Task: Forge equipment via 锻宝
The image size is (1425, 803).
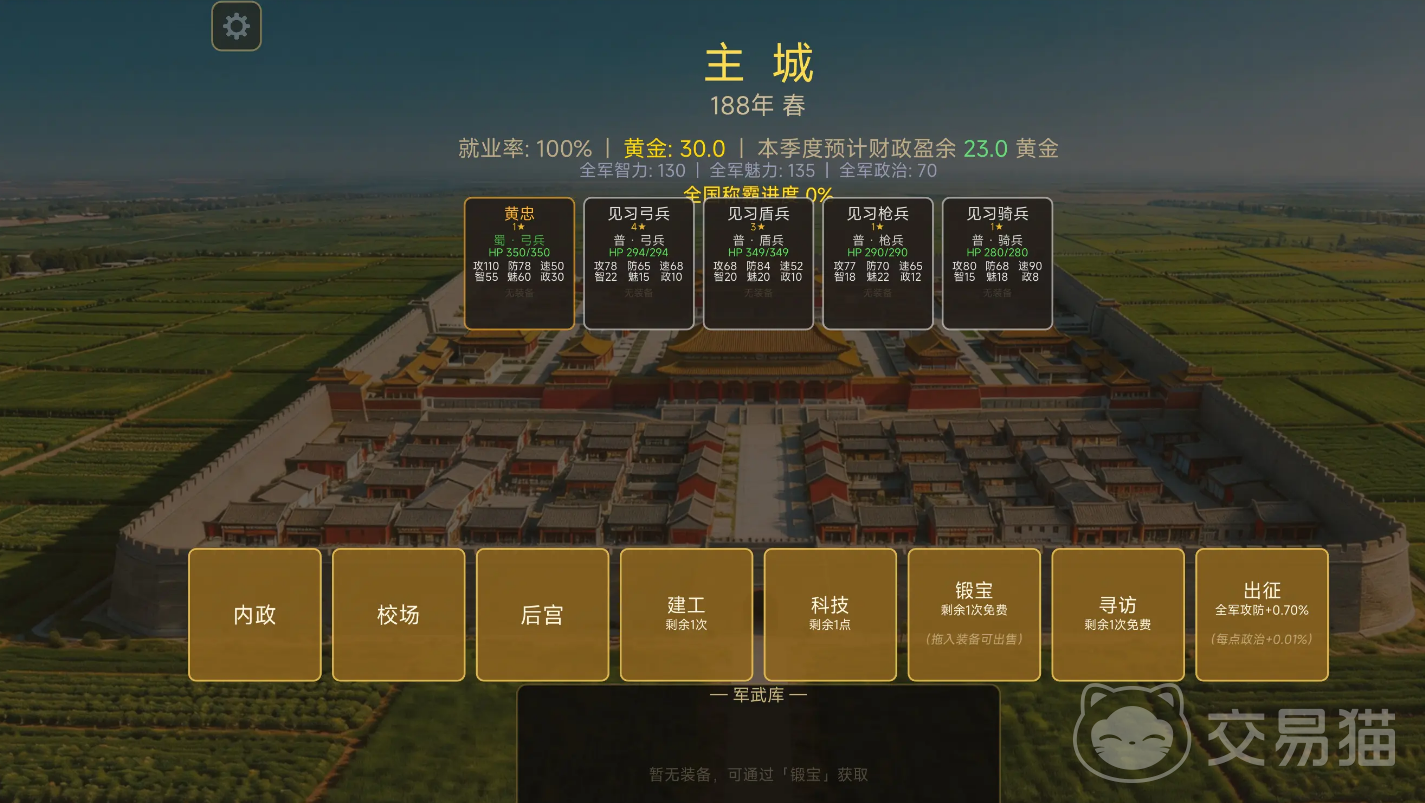Action: tap(974, 614)
